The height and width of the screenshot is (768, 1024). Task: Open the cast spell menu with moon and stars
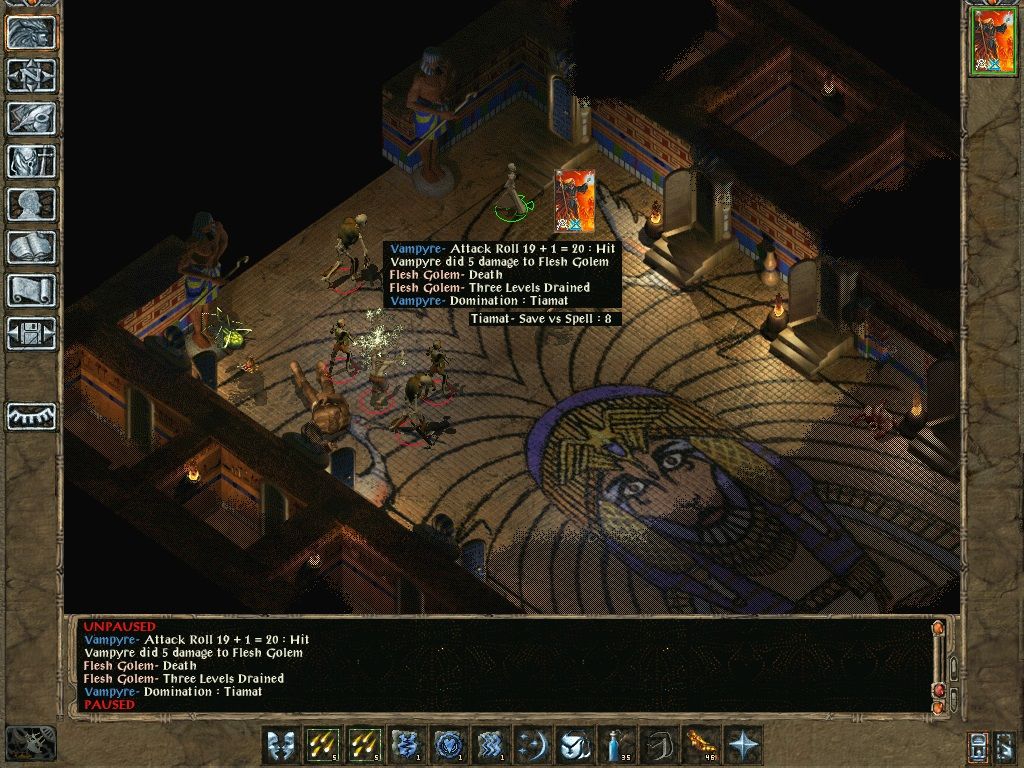(533, 745)
